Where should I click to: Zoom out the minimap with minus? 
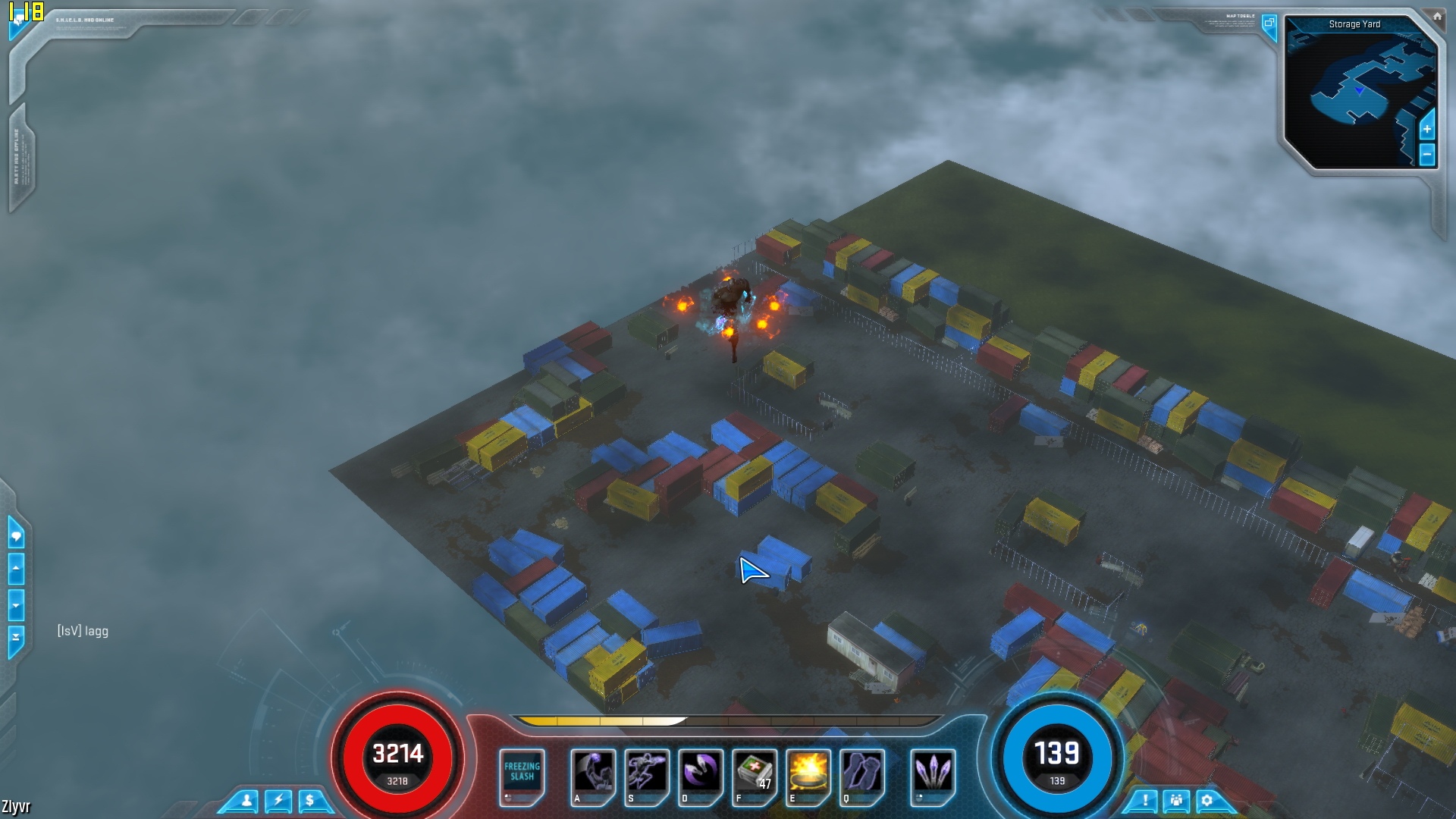click(x=1426, y=155)
